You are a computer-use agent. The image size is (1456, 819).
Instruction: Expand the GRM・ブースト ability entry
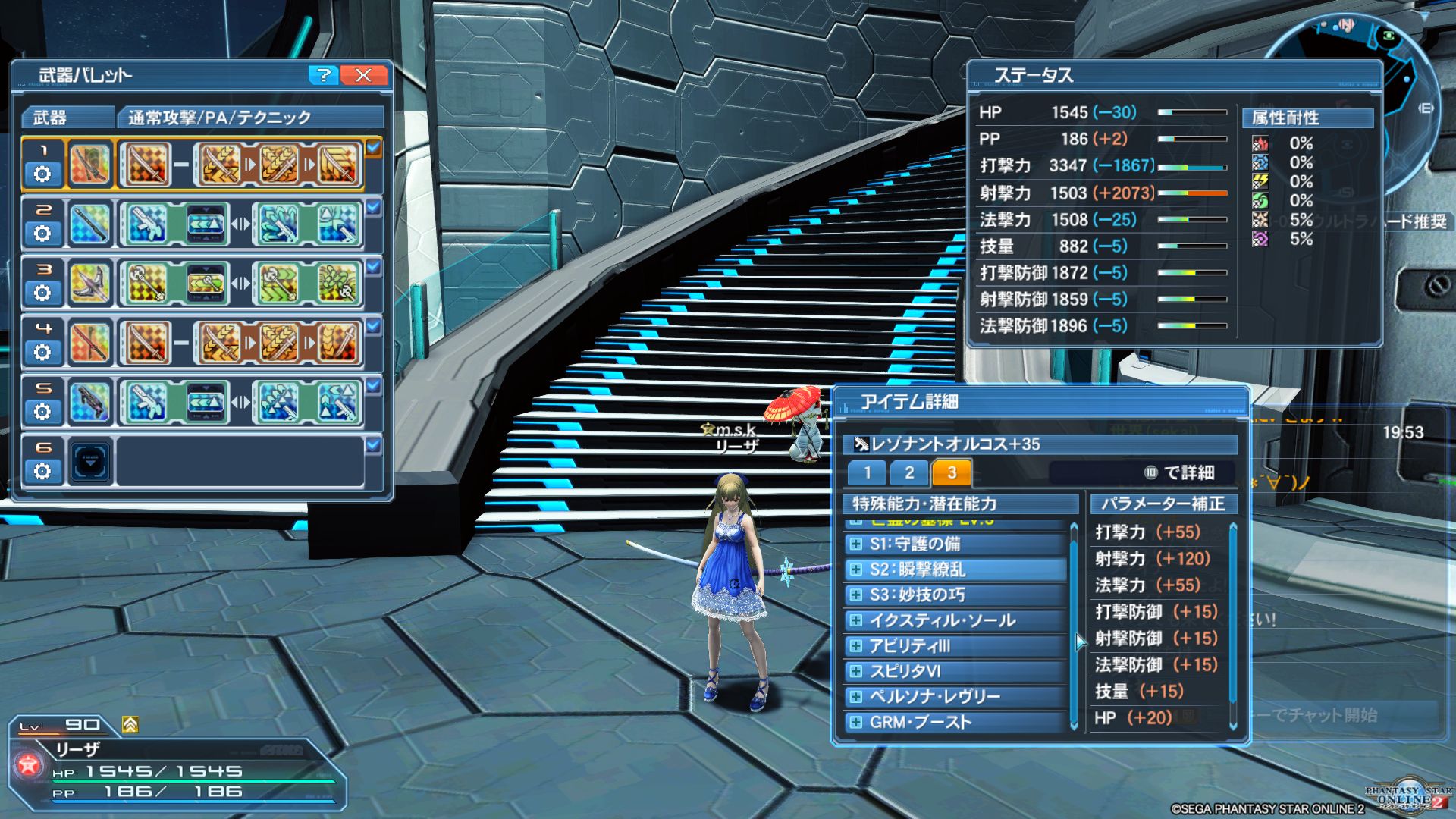856,722
